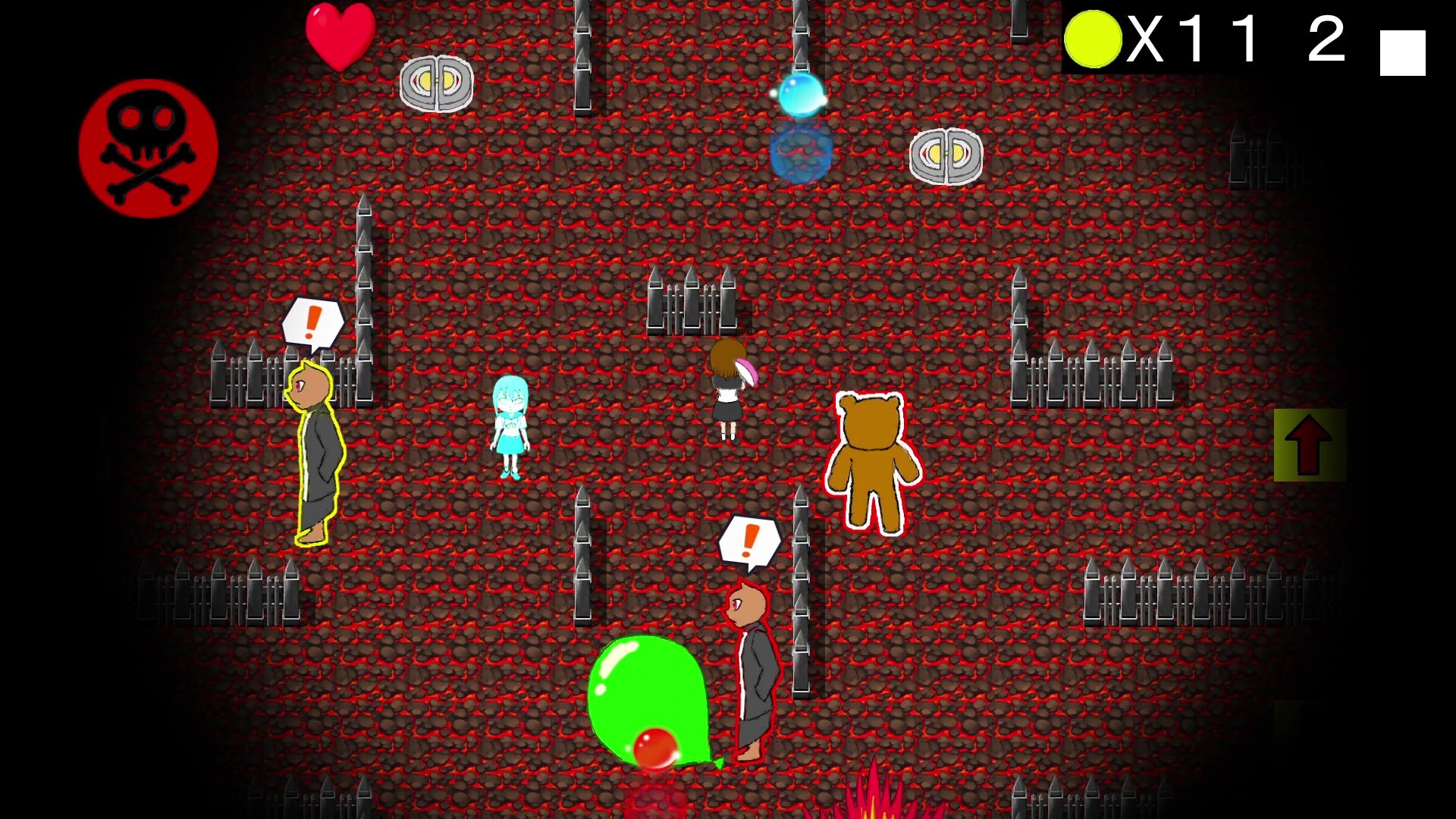
Task: Click the yellow coin currency icon
Action: point(1092,39)
